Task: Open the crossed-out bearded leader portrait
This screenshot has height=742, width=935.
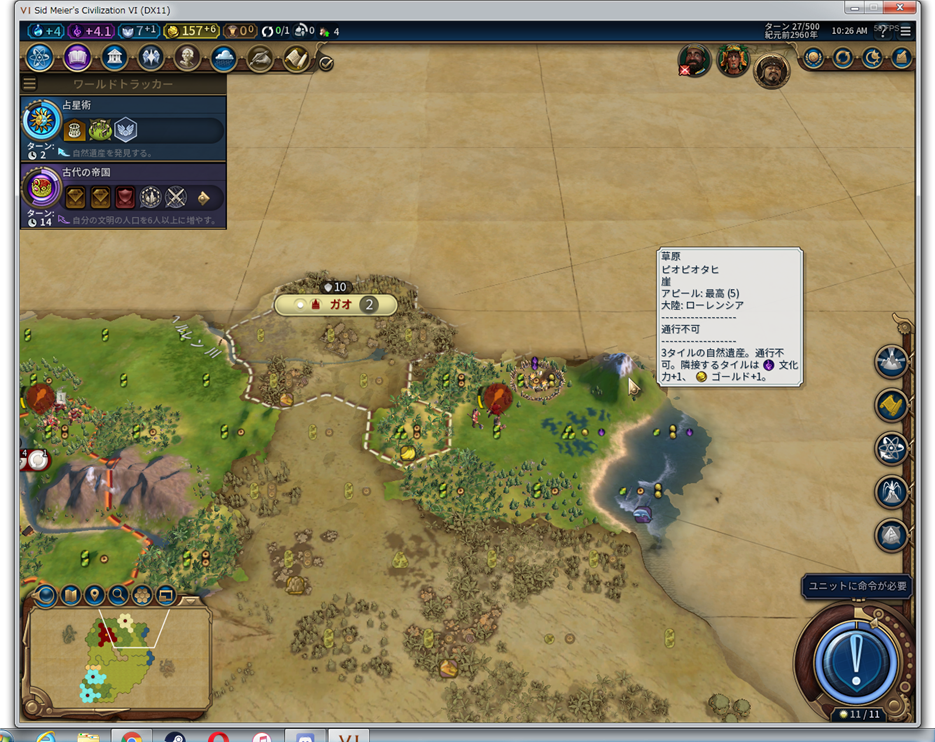Action: 694,61
